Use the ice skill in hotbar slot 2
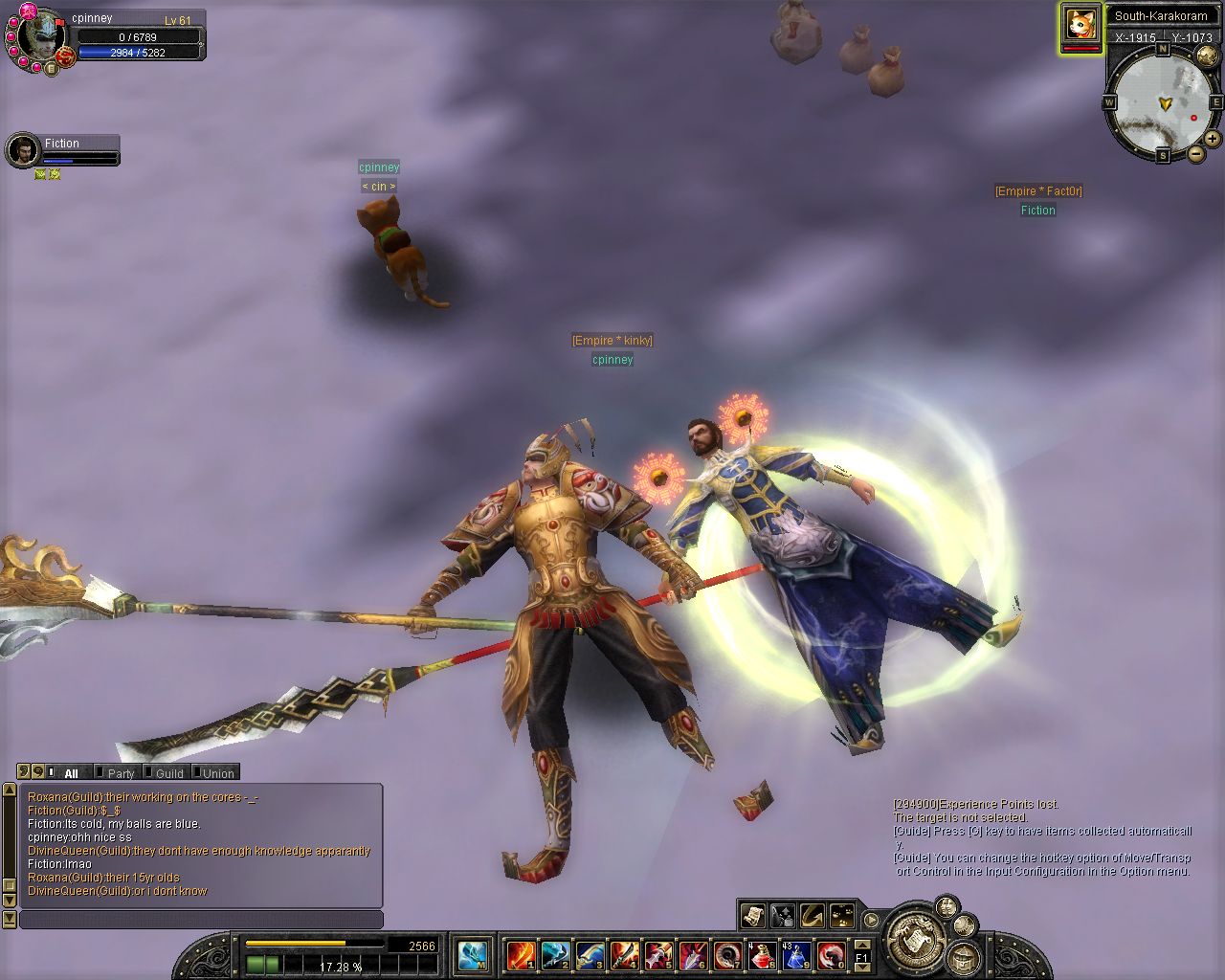This screenshot has height=980, width=1225. pyautogui.click(x=555, y=954)
